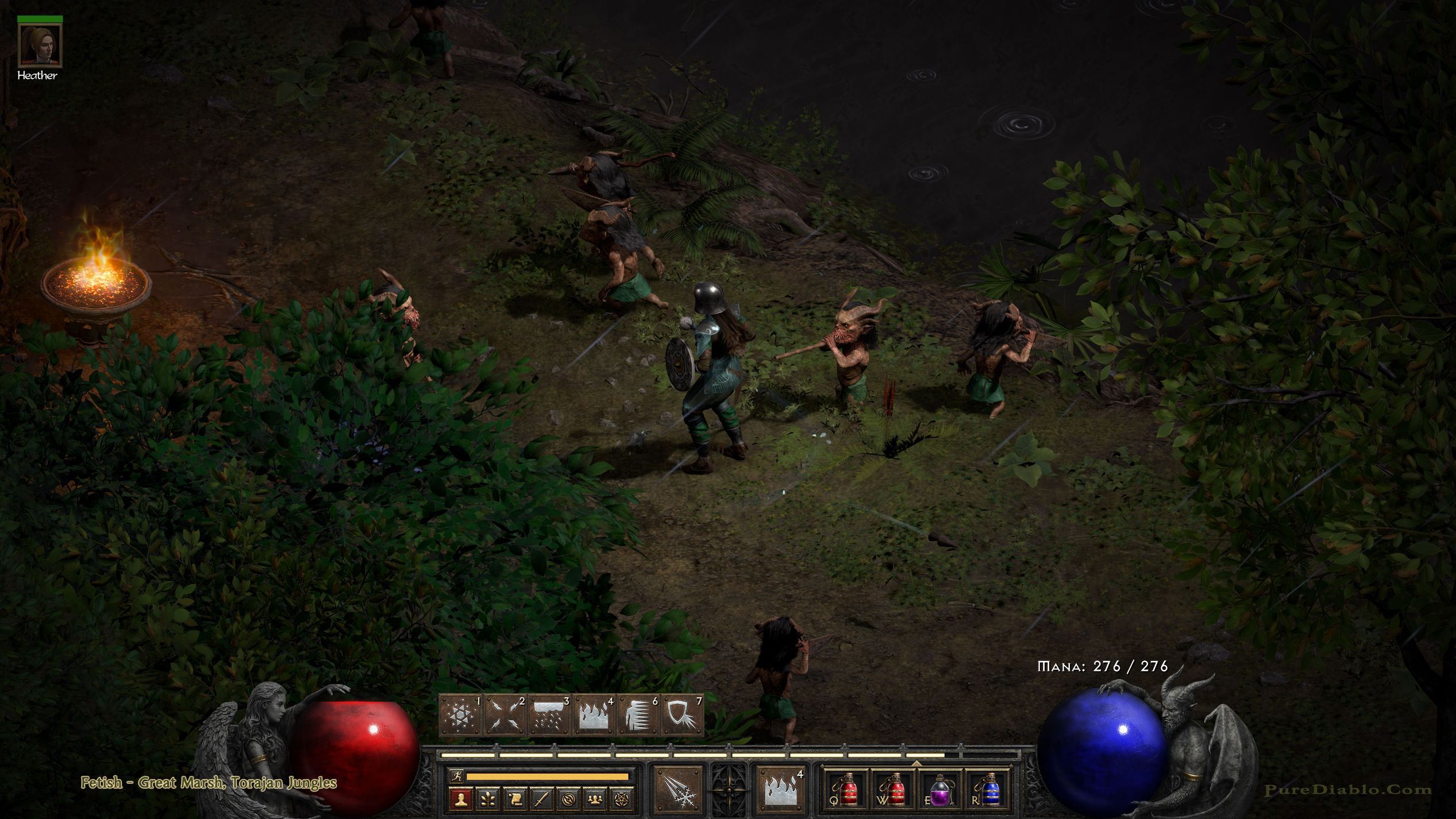Open the right skill slot beside the potion belt
This screenshot has height=819, width=1456.
(780, 789)
